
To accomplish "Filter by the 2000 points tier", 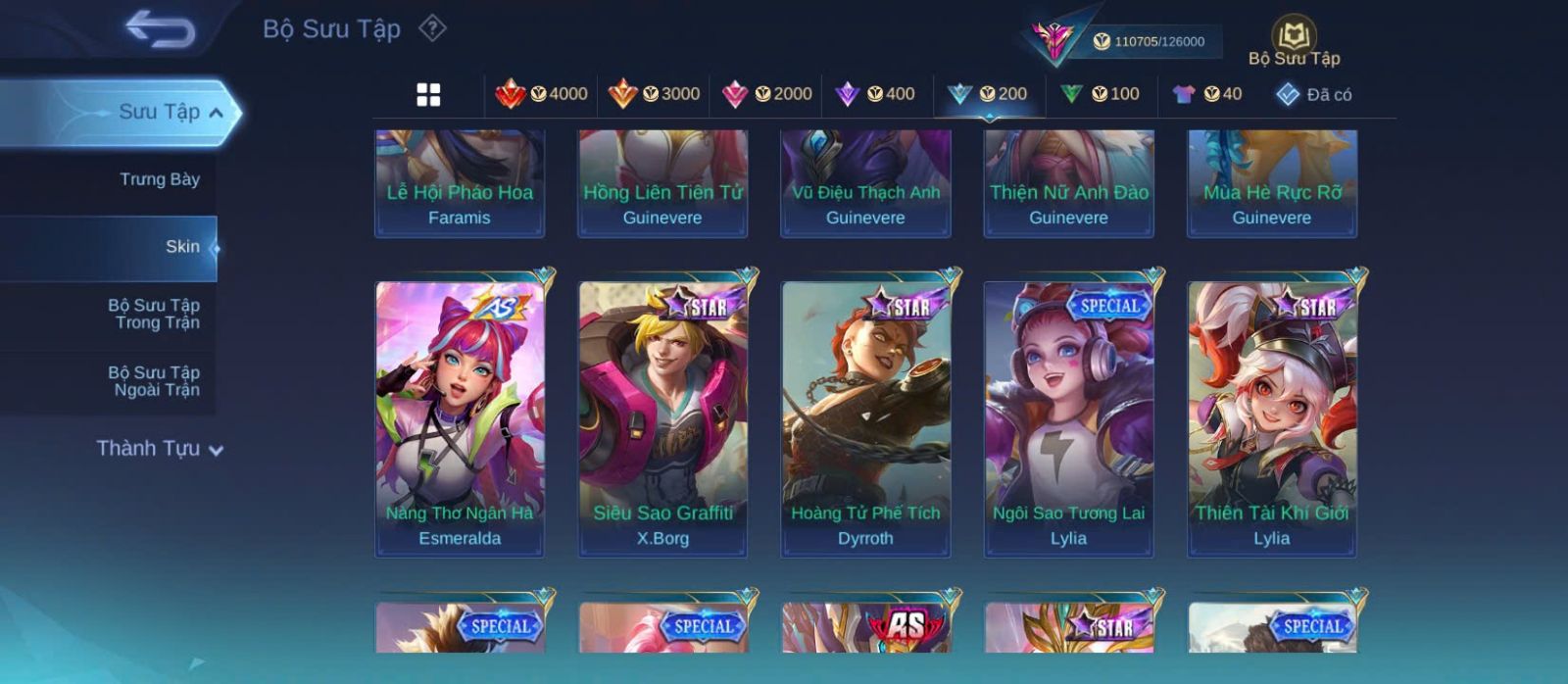I will pos(767,94).
